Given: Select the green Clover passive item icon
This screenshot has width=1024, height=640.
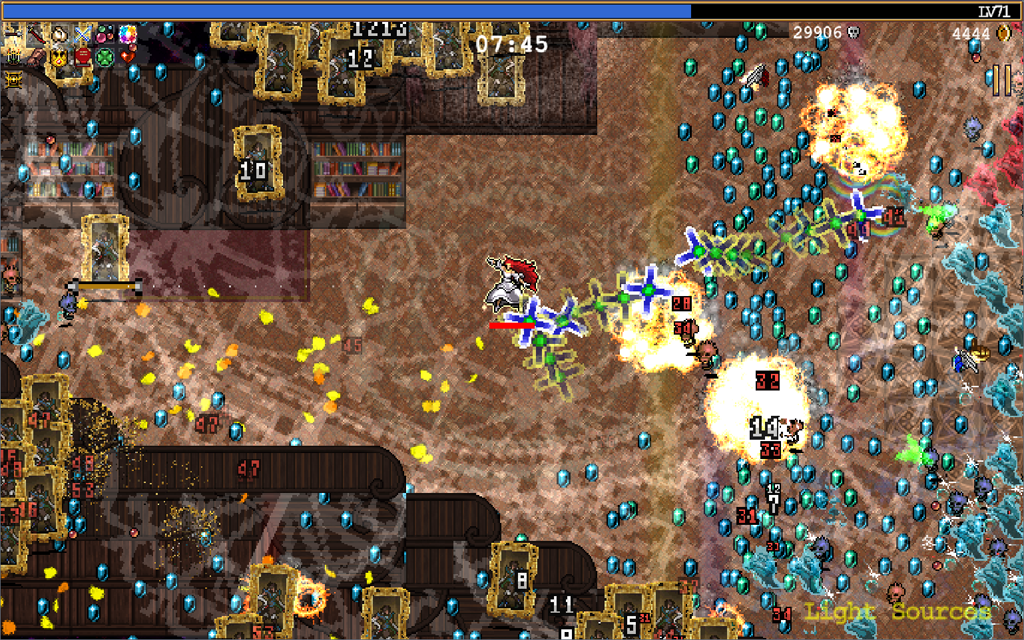Looking at the screenshot, I should (105, 57).
